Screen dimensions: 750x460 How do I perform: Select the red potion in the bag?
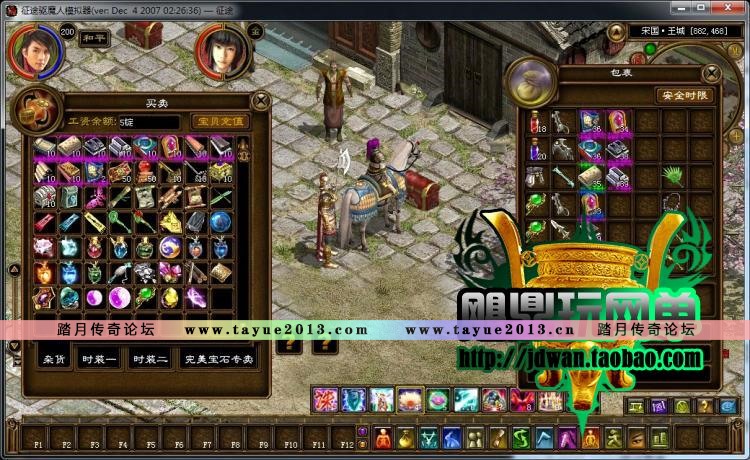click(x=536, y=122)
